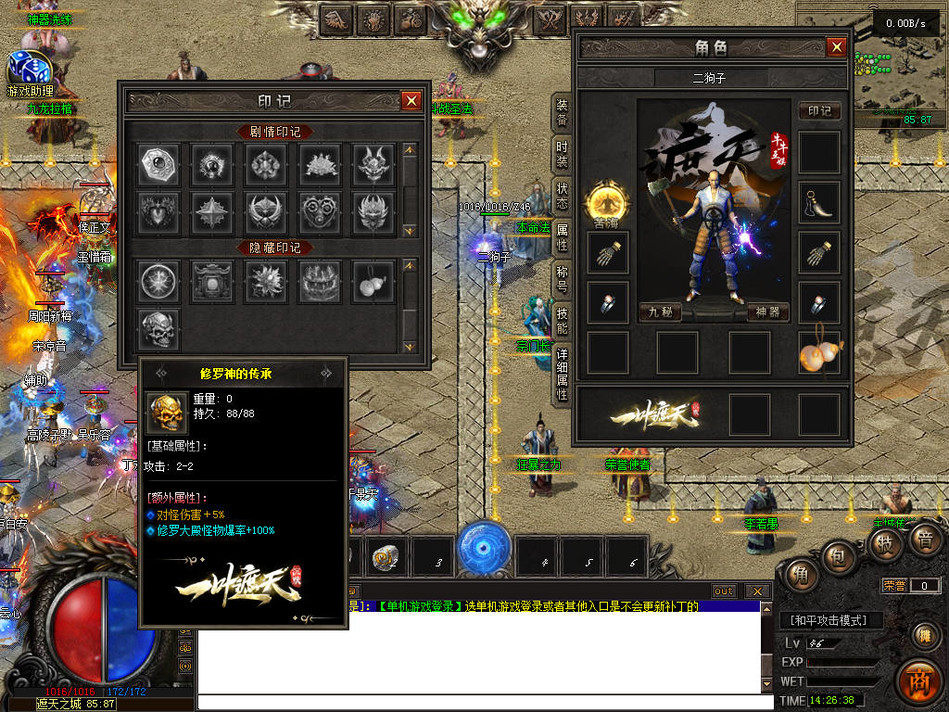
Task: Open the 九秘 (Nine Secrets) button
Action: coord(660,312)
